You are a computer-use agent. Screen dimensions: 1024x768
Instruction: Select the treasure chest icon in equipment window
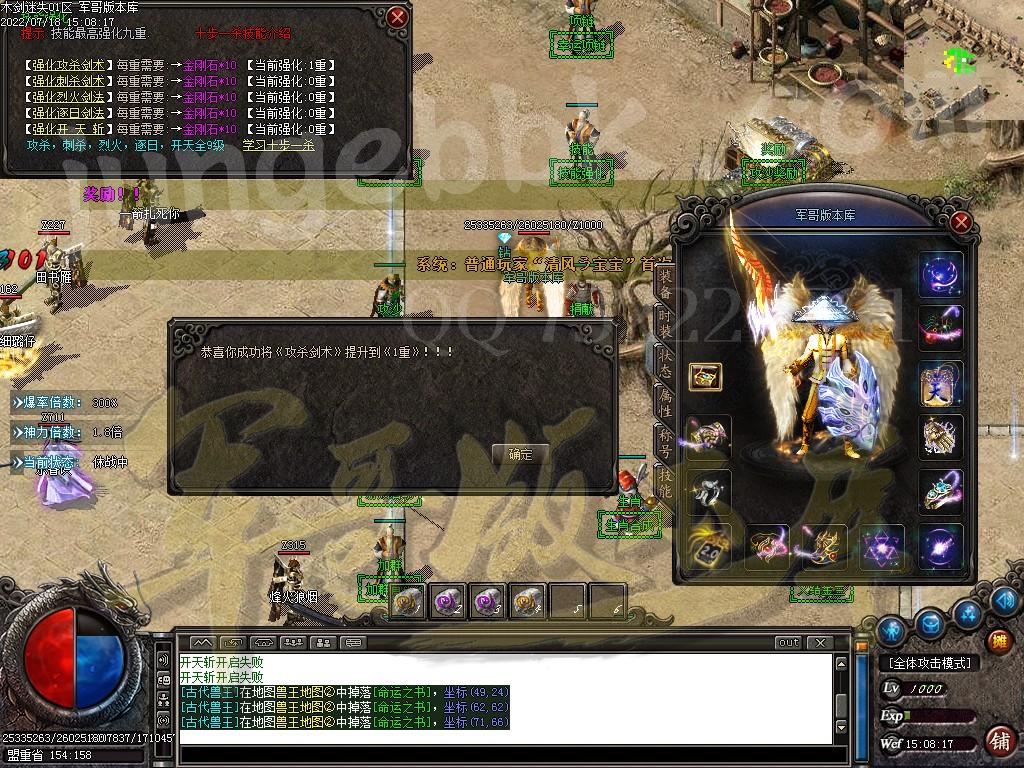706,377
